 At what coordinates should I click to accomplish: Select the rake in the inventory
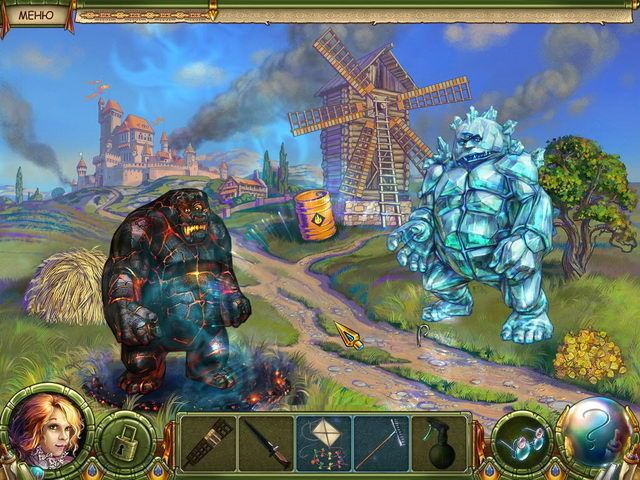pos(381,443)
